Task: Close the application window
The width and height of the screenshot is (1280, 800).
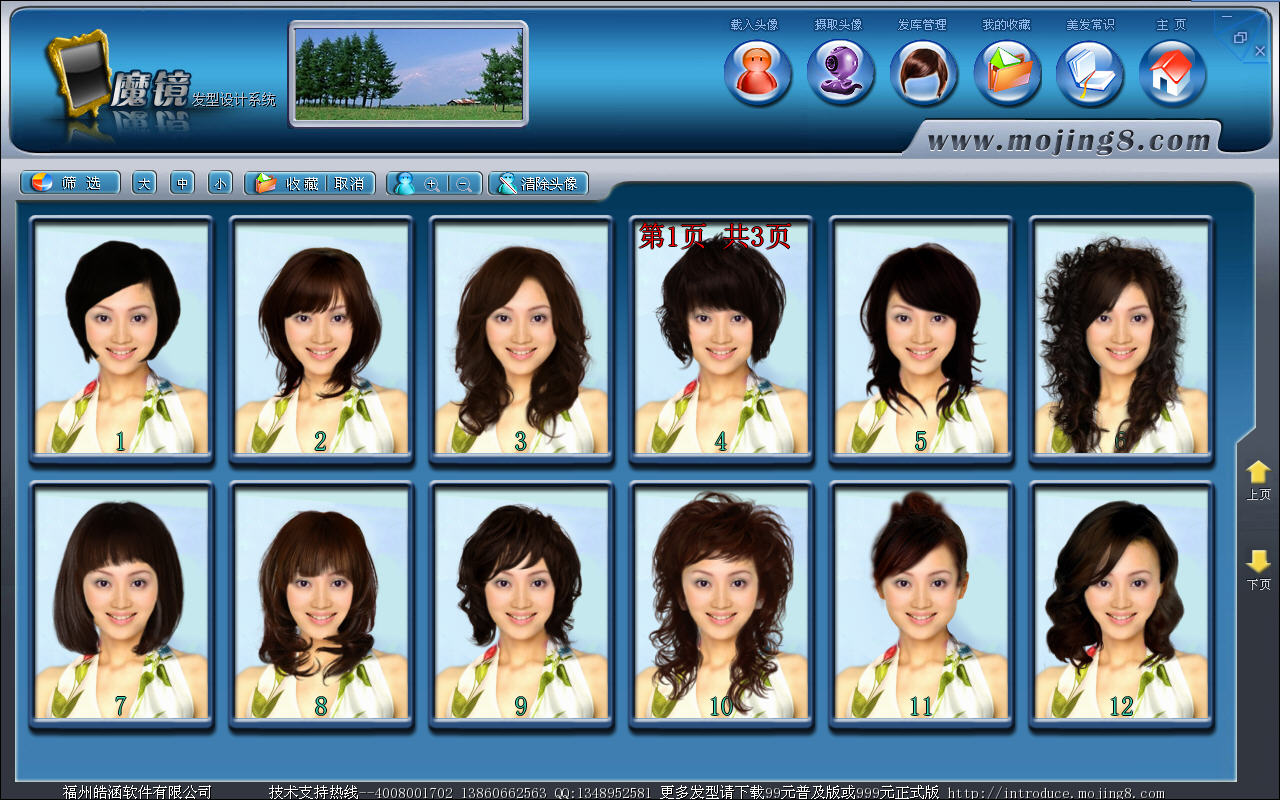Action: pos(1260,50)
